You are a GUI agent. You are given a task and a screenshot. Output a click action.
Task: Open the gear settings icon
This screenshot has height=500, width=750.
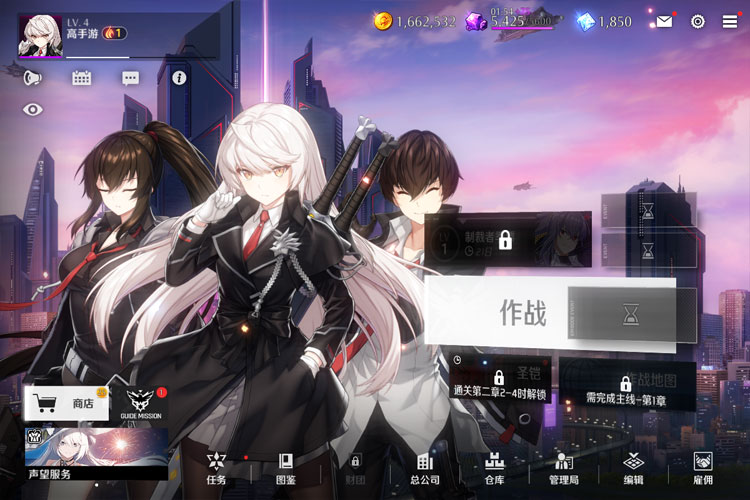(x=698, y=21)
